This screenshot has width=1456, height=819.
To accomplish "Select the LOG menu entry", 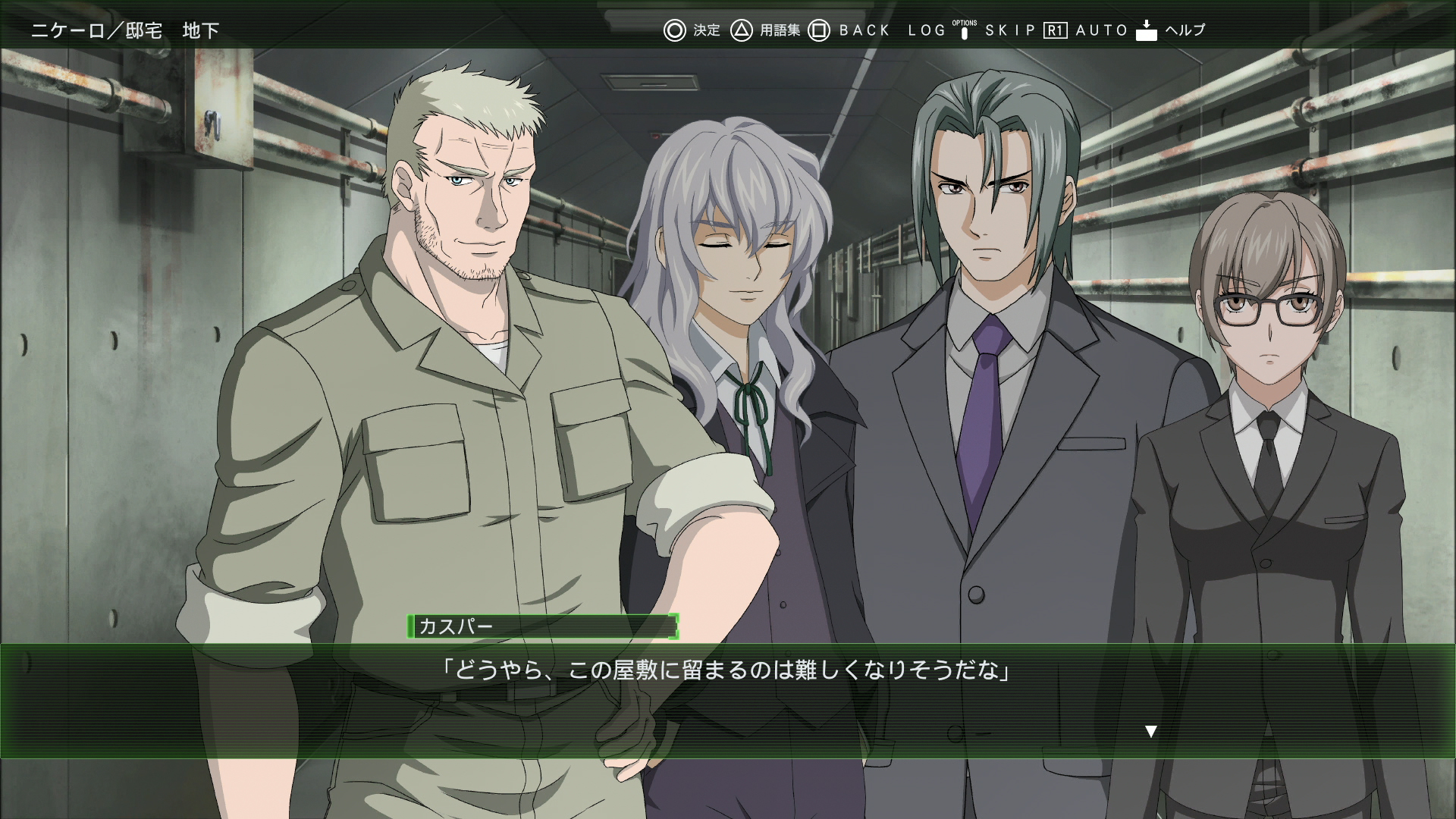I will [925, 30].
